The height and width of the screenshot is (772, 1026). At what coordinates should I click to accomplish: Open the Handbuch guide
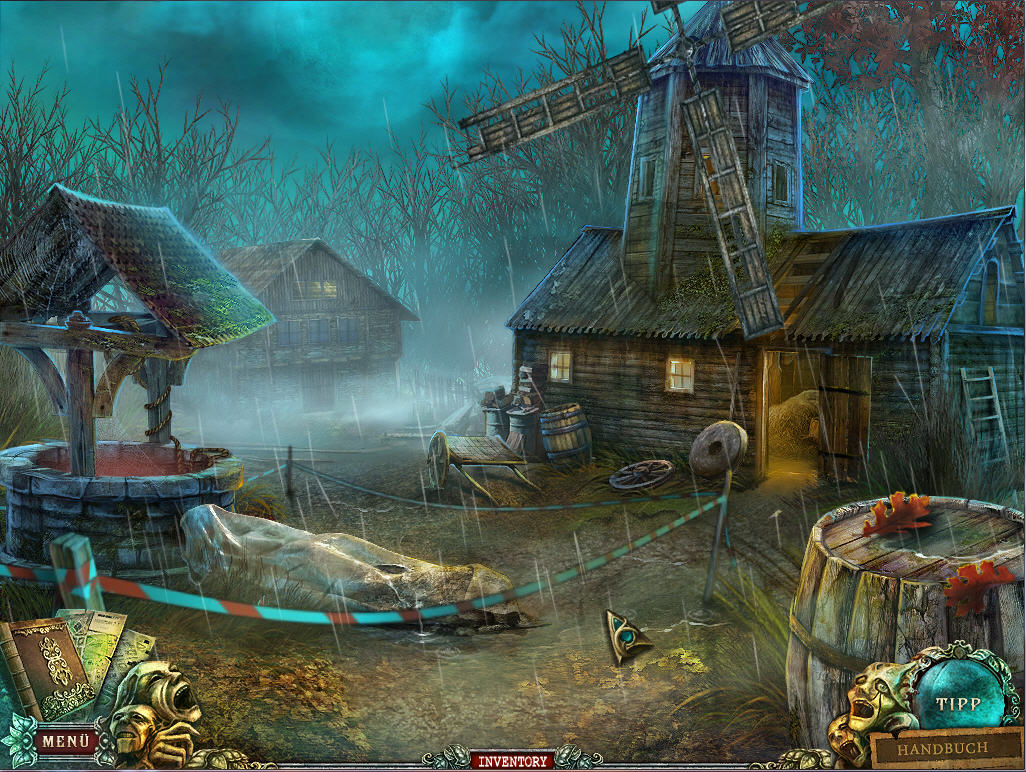coord(942,748)
